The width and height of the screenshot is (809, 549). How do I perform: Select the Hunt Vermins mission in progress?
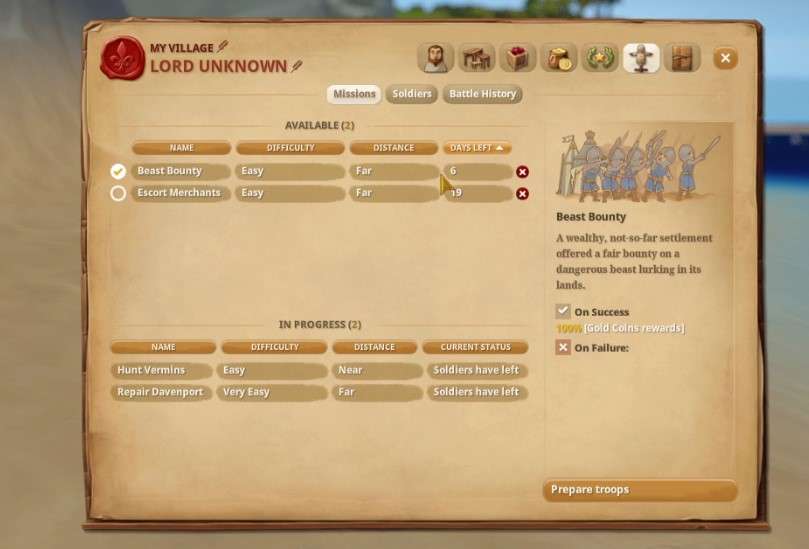162,370
